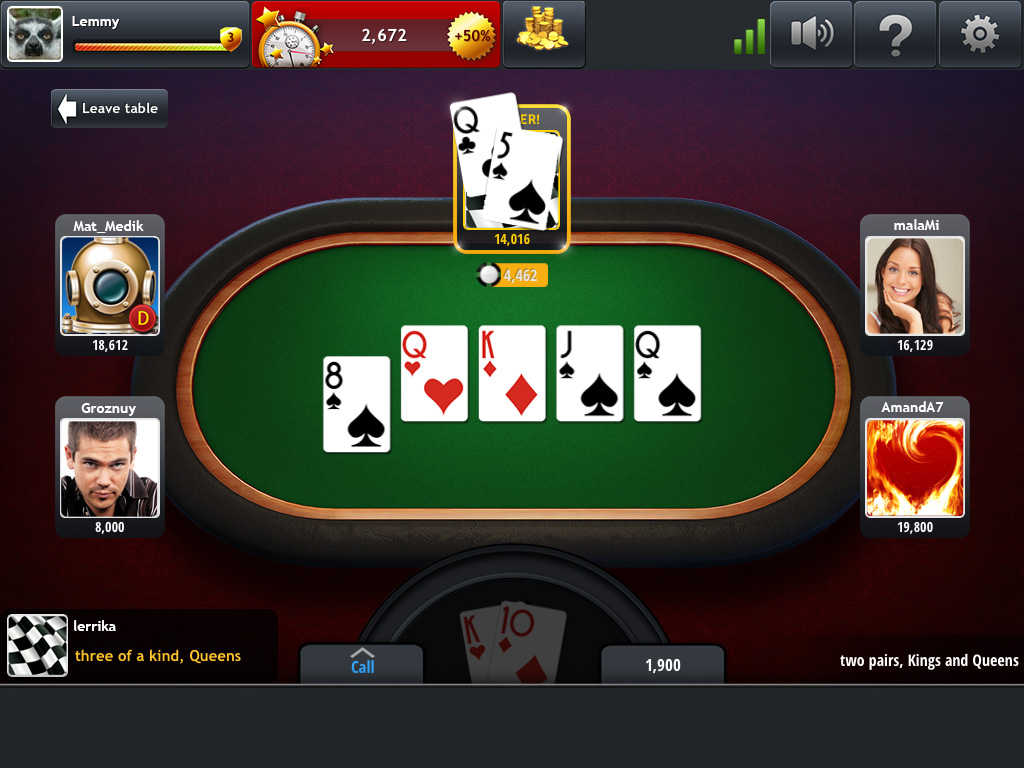
Task: Open the gold coins shop
Action: tap(543, 34)
